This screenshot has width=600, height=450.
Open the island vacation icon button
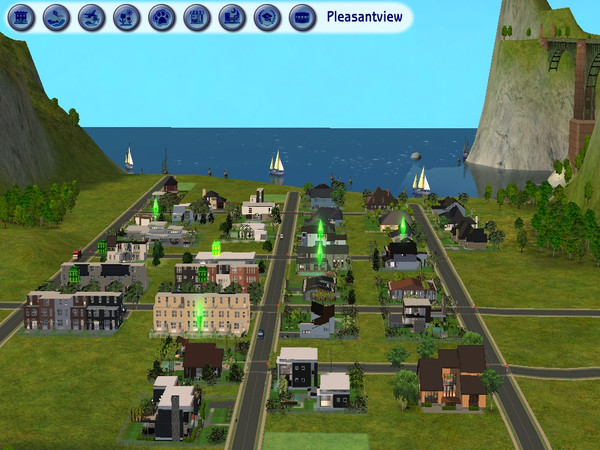57,16
